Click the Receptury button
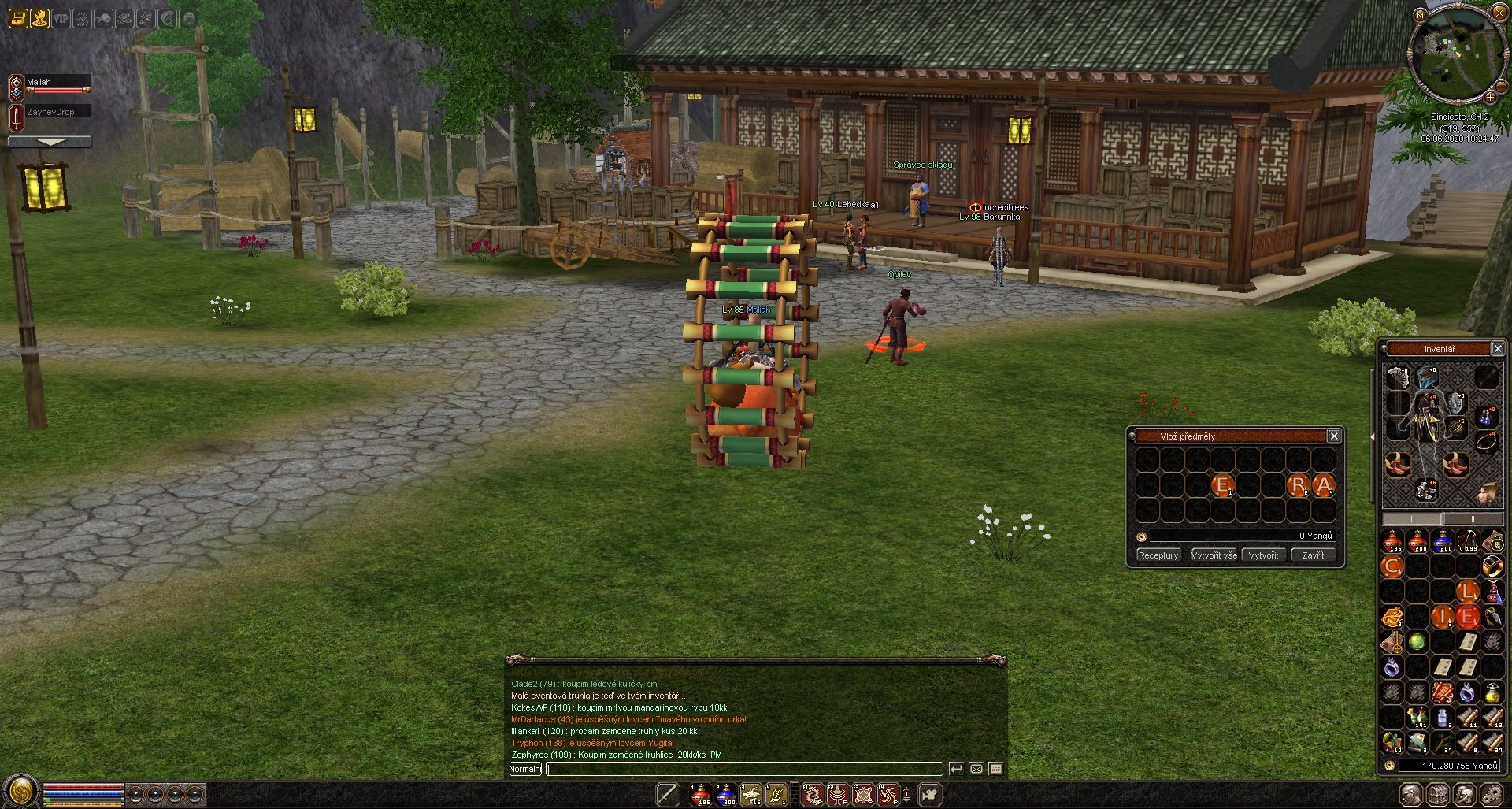 coord(1158,555)
